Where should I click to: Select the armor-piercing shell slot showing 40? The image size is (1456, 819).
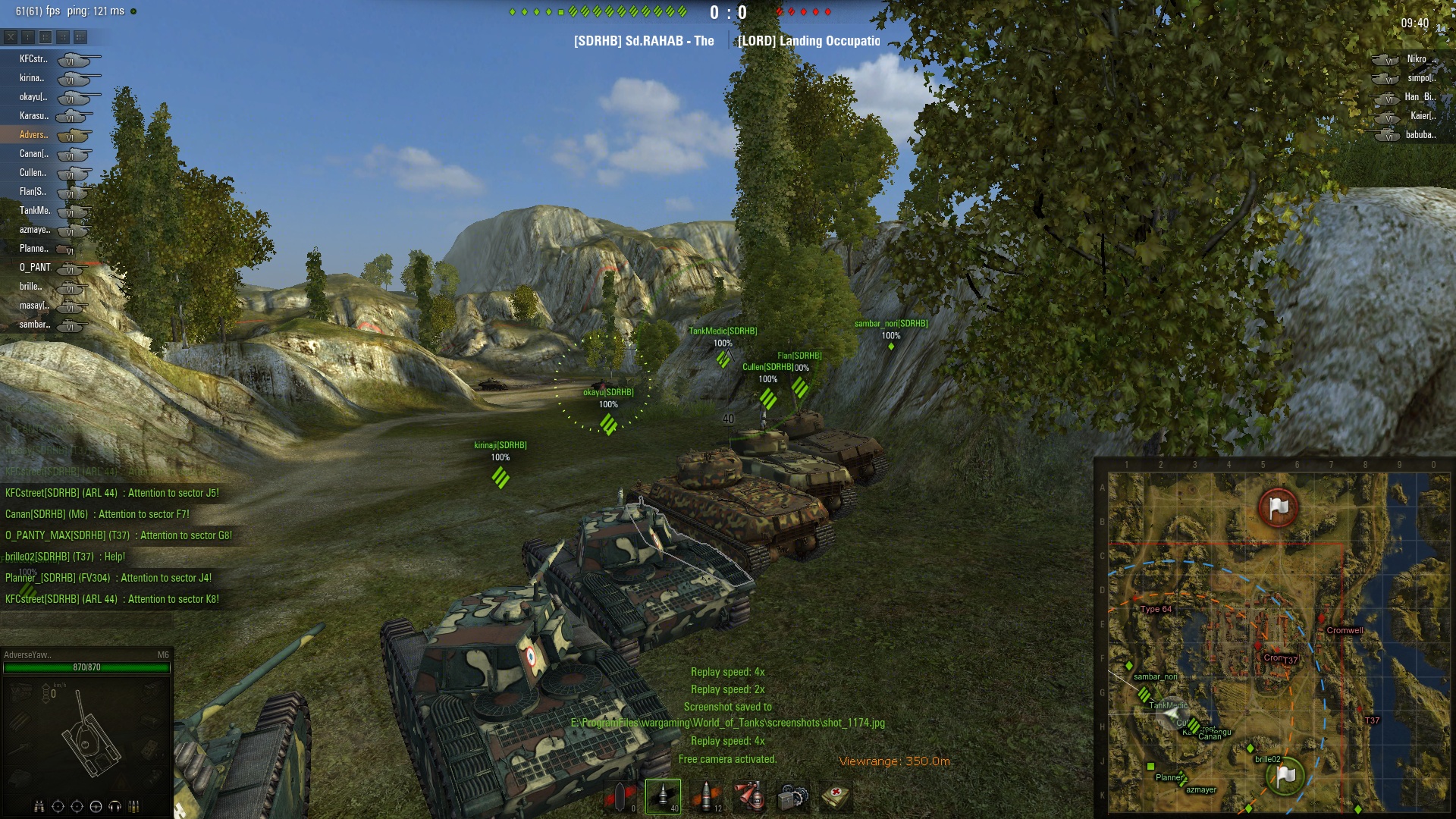663,796
